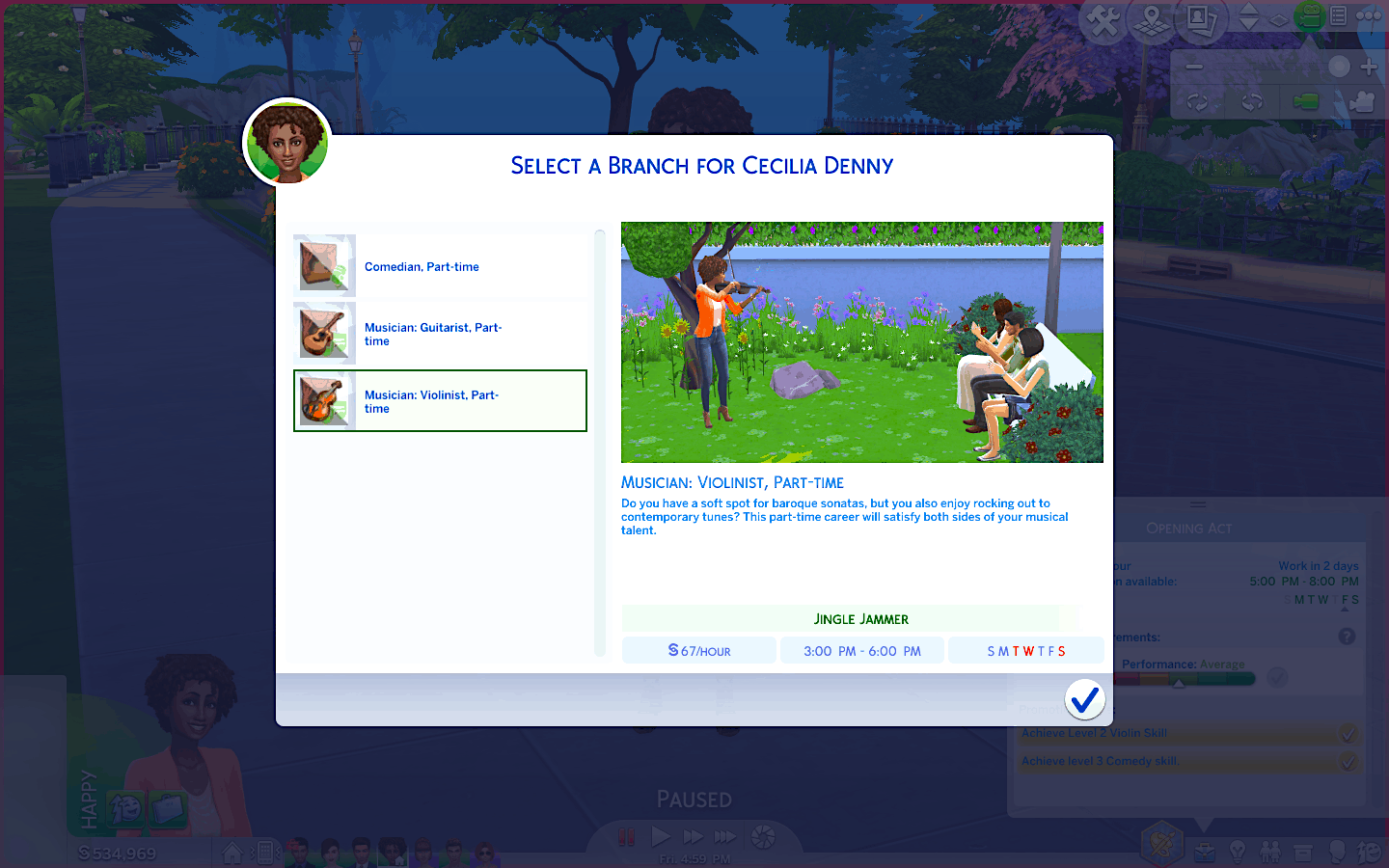Zoom in with the plus button
Viewport: 1389px width, 868px height.
(1369, 67)
